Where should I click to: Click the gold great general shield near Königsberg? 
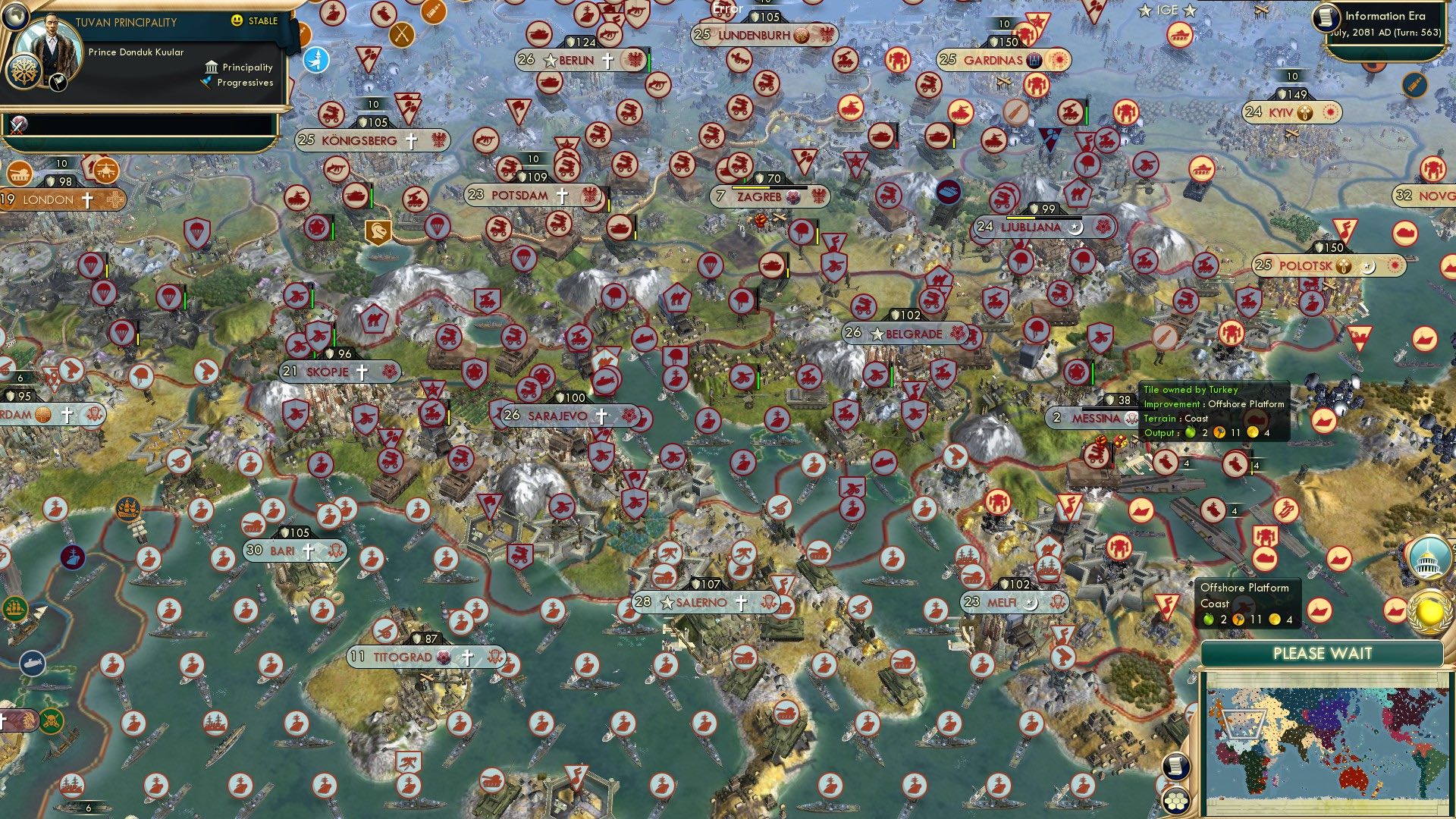[x=377, y=231]
